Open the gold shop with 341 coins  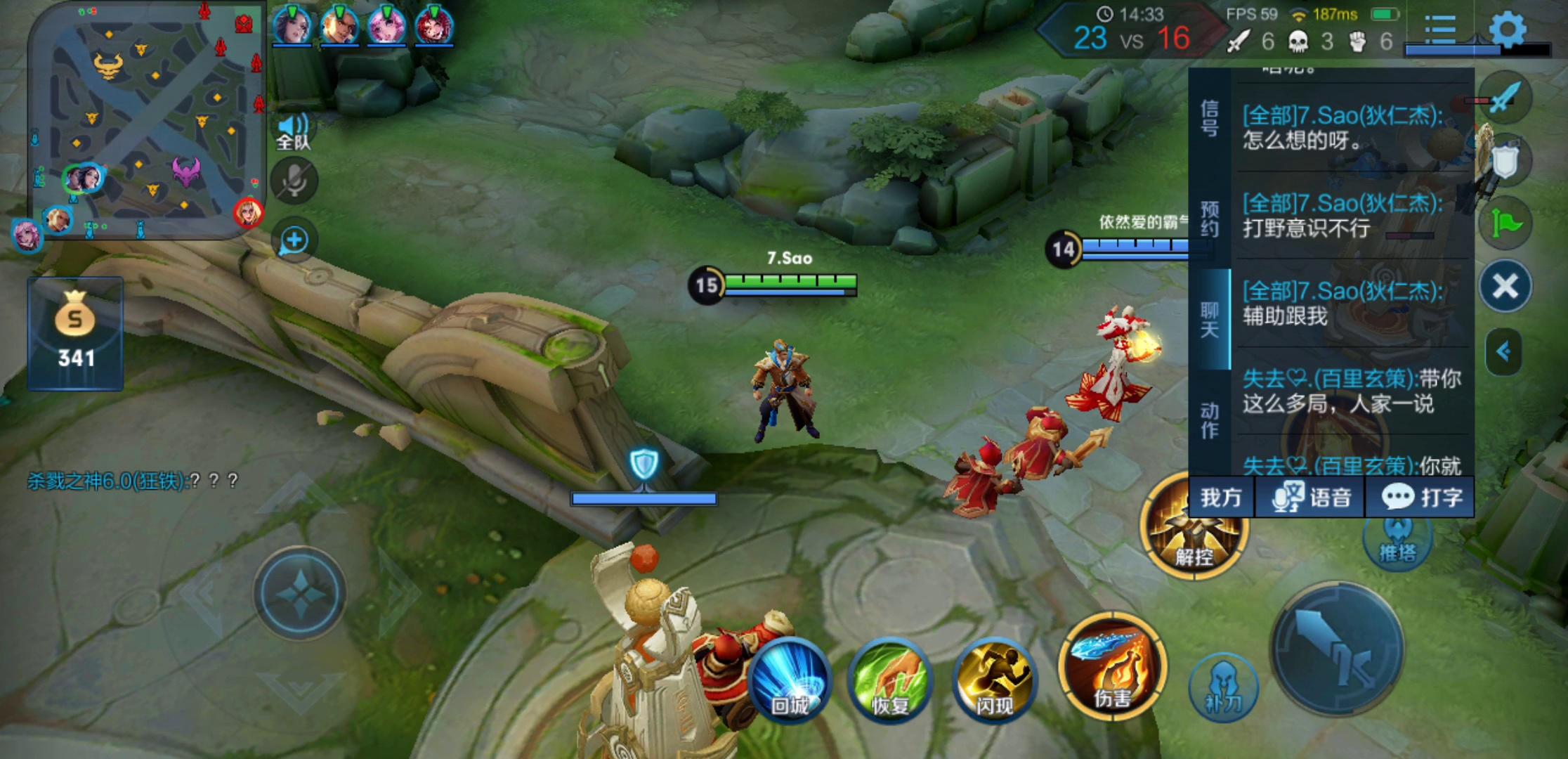75,333
